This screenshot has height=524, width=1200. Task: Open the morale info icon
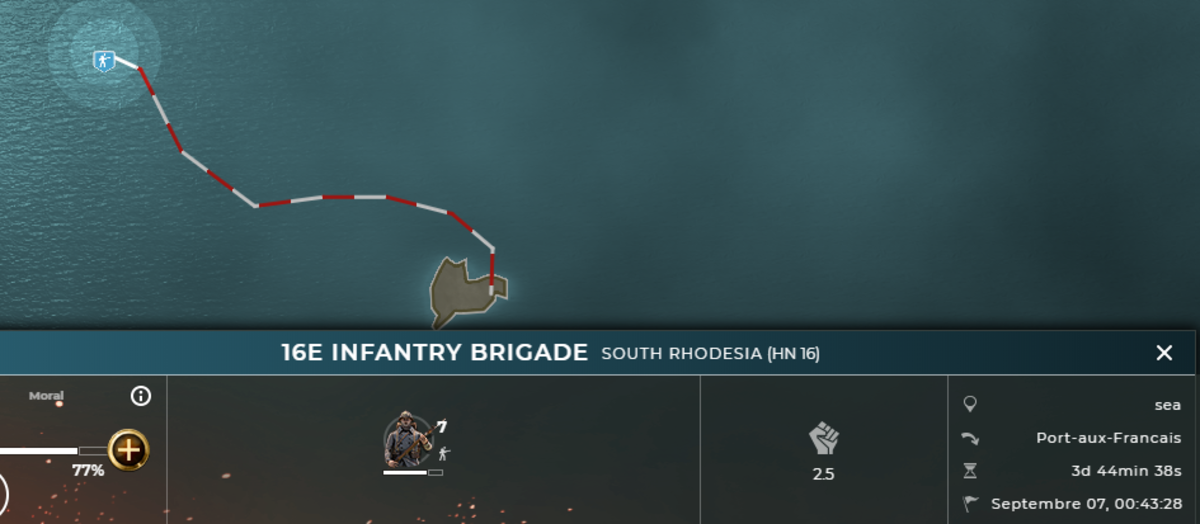click(141, 396)
